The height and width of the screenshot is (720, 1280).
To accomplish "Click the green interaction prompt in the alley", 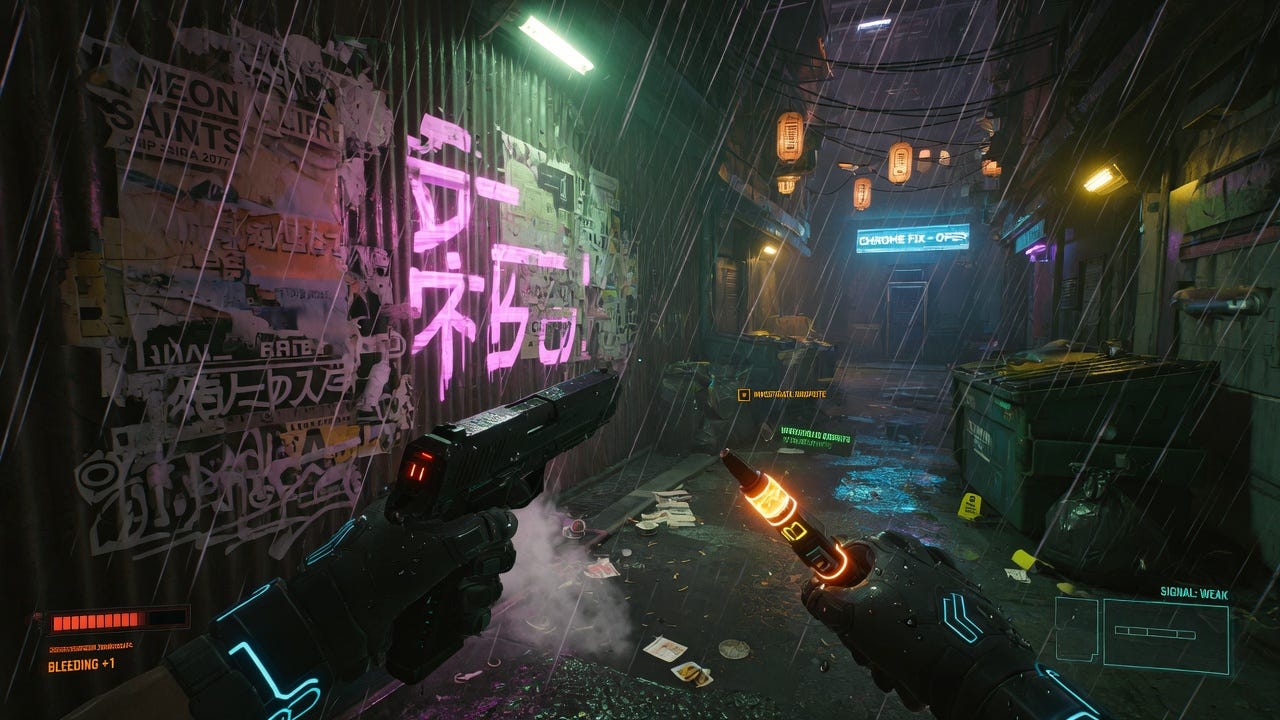I will 818,435.
